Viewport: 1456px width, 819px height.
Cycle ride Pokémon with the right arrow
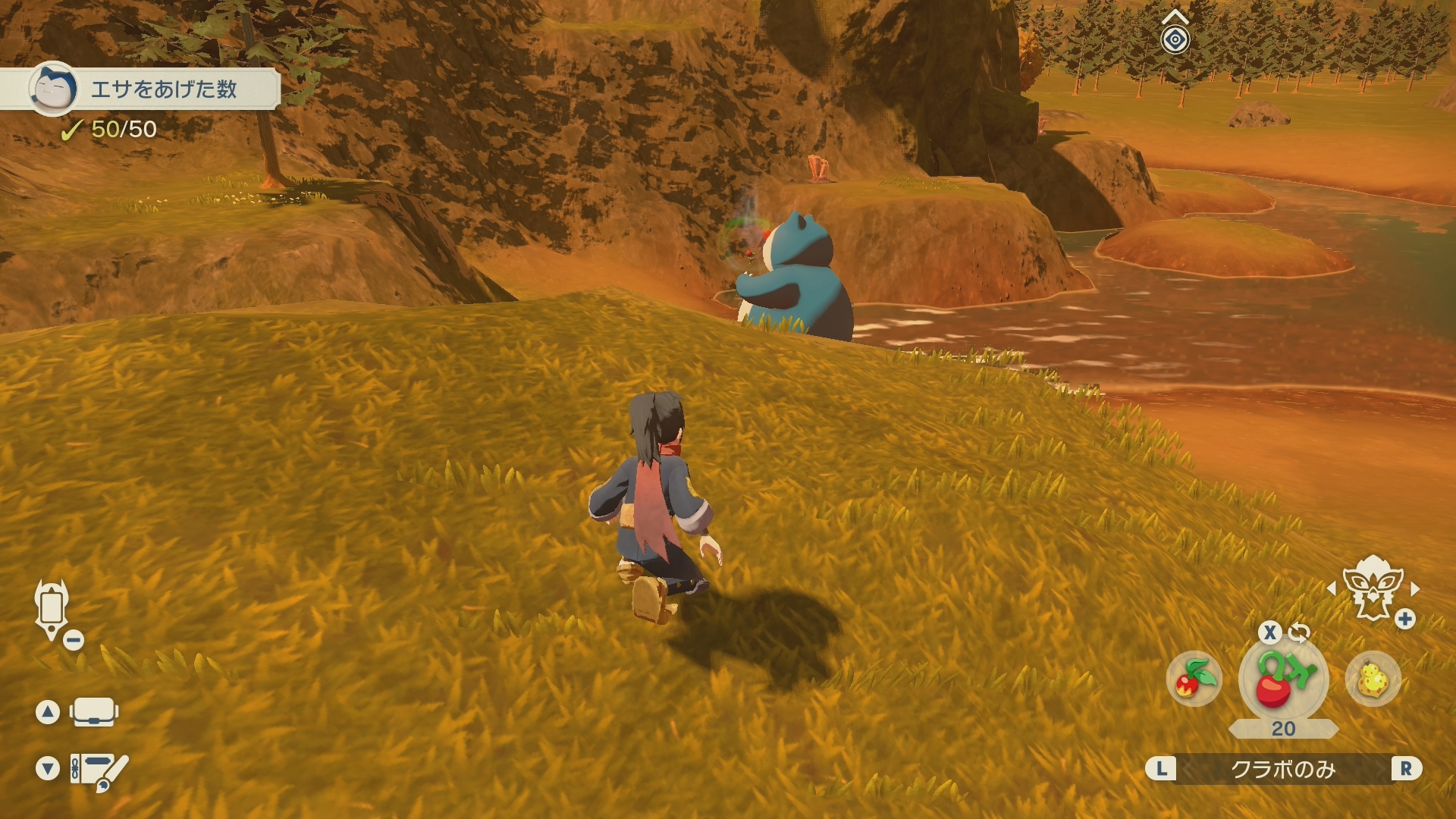click(1415, 588)
